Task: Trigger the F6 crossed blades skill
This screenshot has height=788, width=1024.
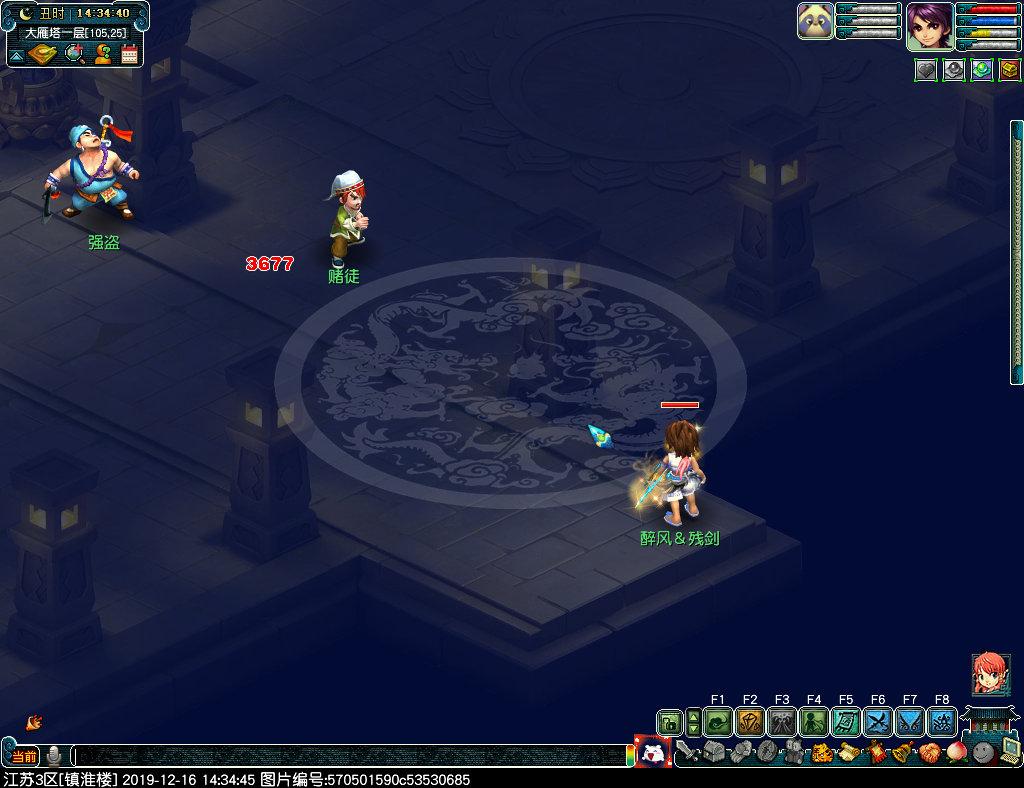Action: click(x=878, y=722)
